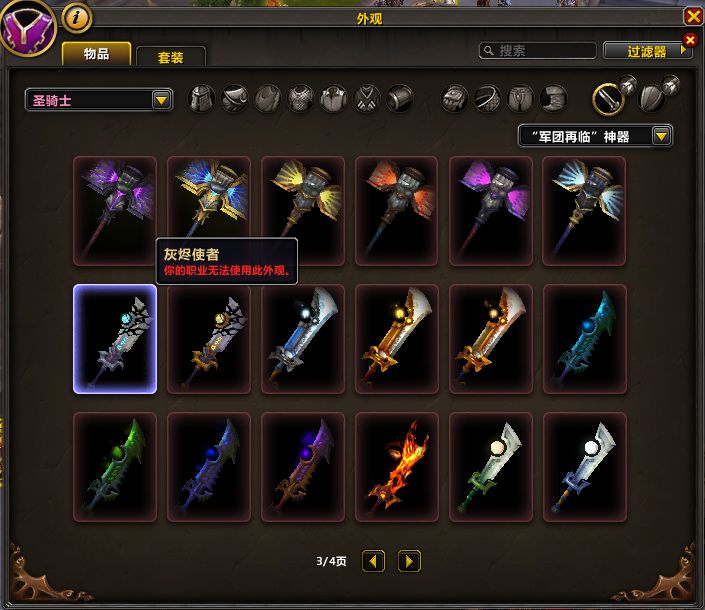
Task: Select the highlighted silver Ashbringer appearance
Action: click(115, 339)
